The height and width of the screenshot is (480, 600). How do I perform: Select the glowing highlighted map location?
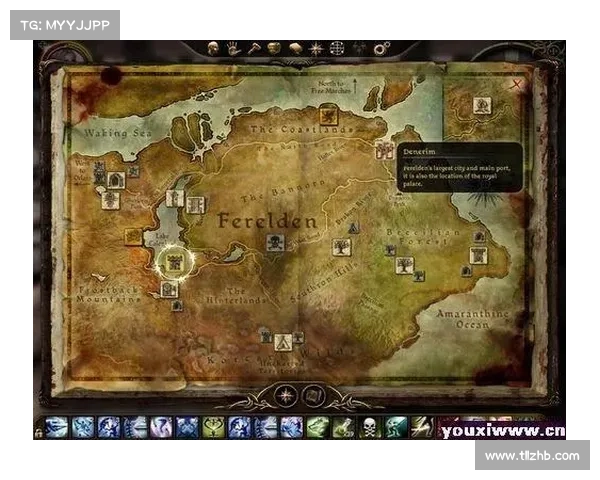174,261
